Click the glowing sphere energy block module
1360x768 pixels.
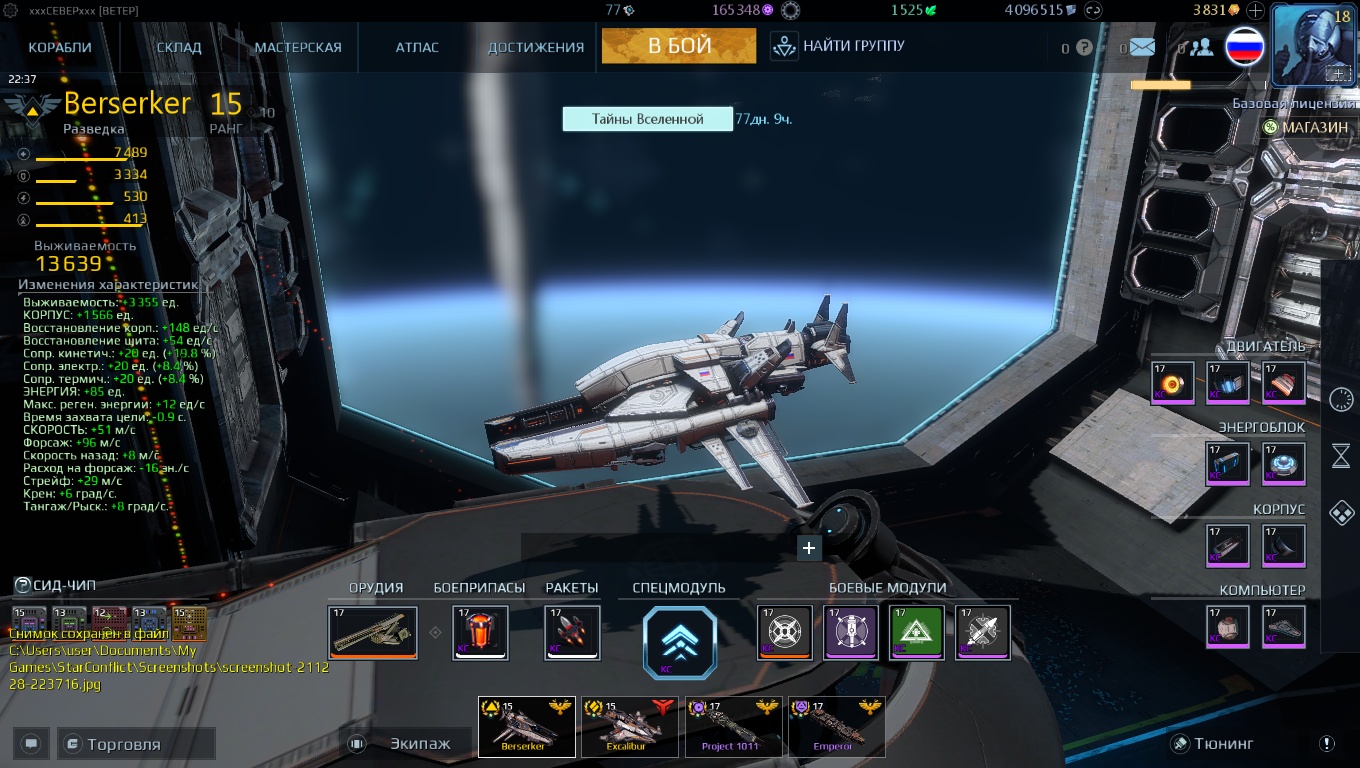pos(1284,462)
